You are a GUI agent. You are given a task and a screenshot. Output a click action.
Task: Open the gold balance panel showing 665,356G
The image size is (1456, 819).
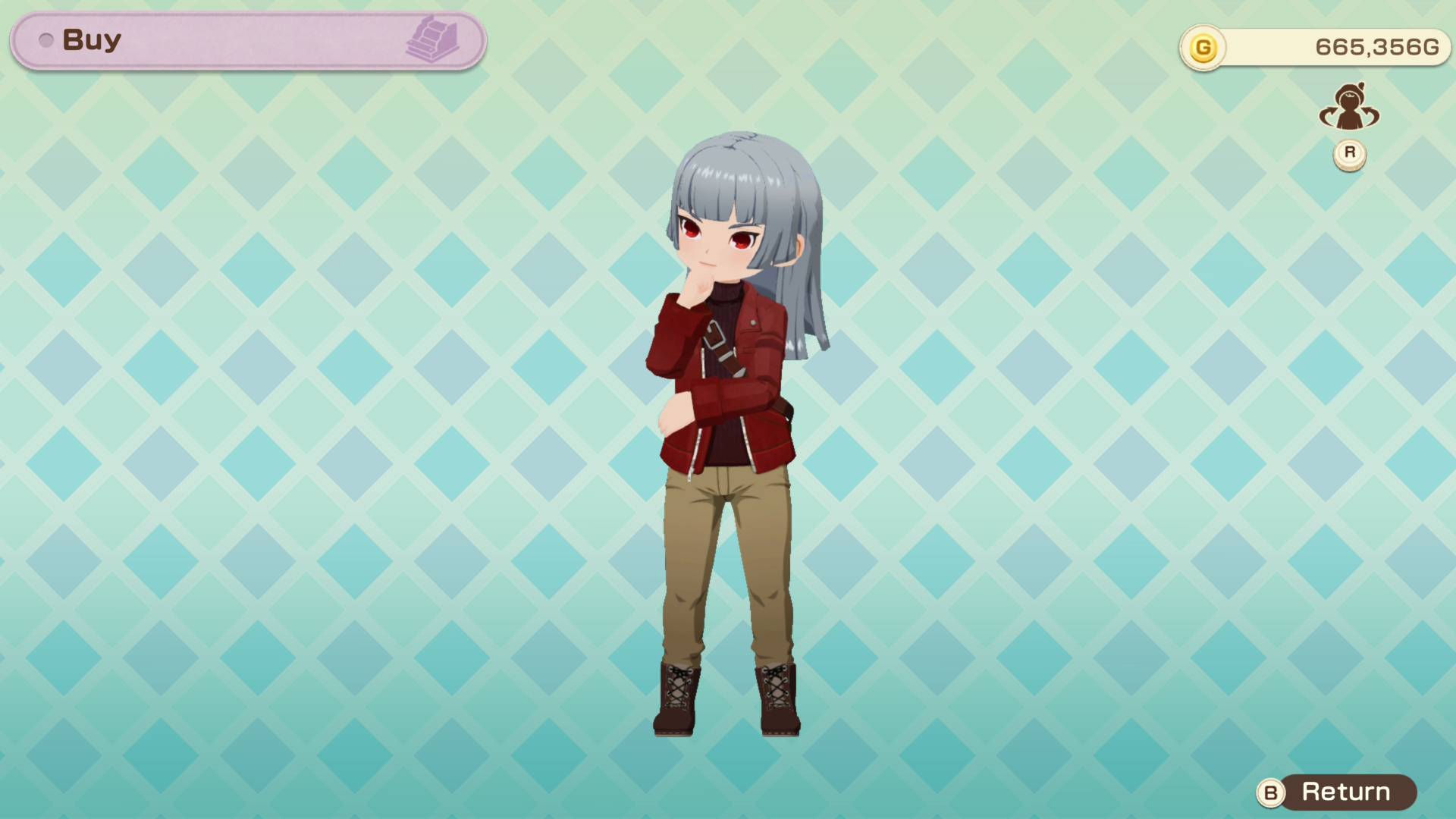pyautogui.click(x=1312, y=47)
